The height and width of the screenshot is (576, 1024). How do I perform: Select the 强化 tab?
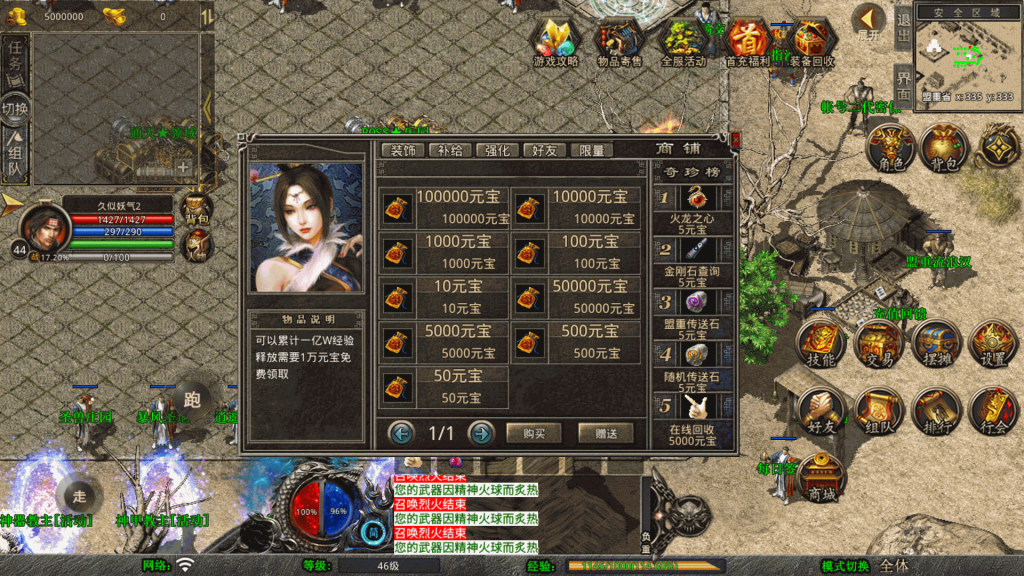click(x=497, y=150)
